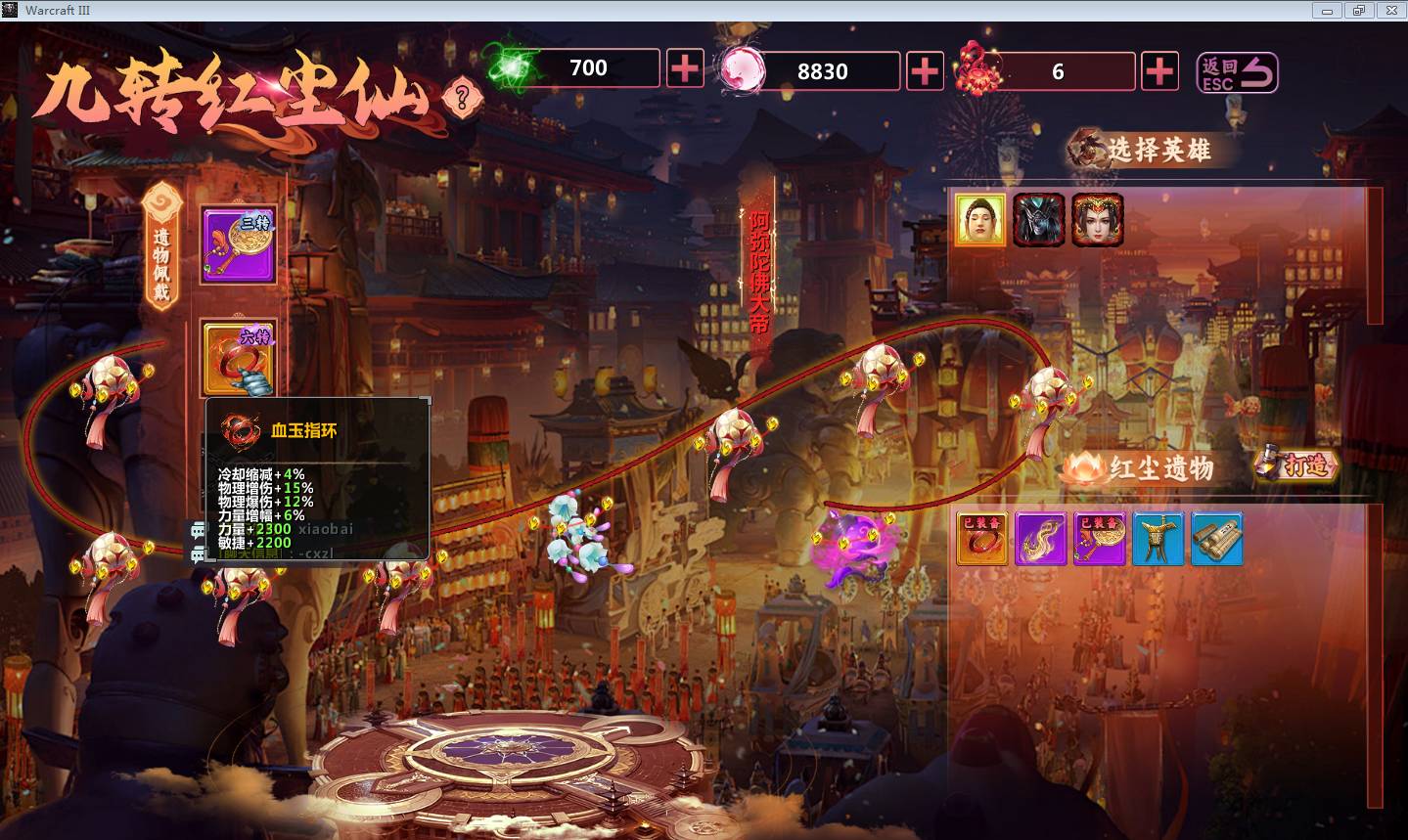This screenshot has height=840, width=1408.
Task: Click the 三转 golden mirror equipped slot
Action: [238, 244]
